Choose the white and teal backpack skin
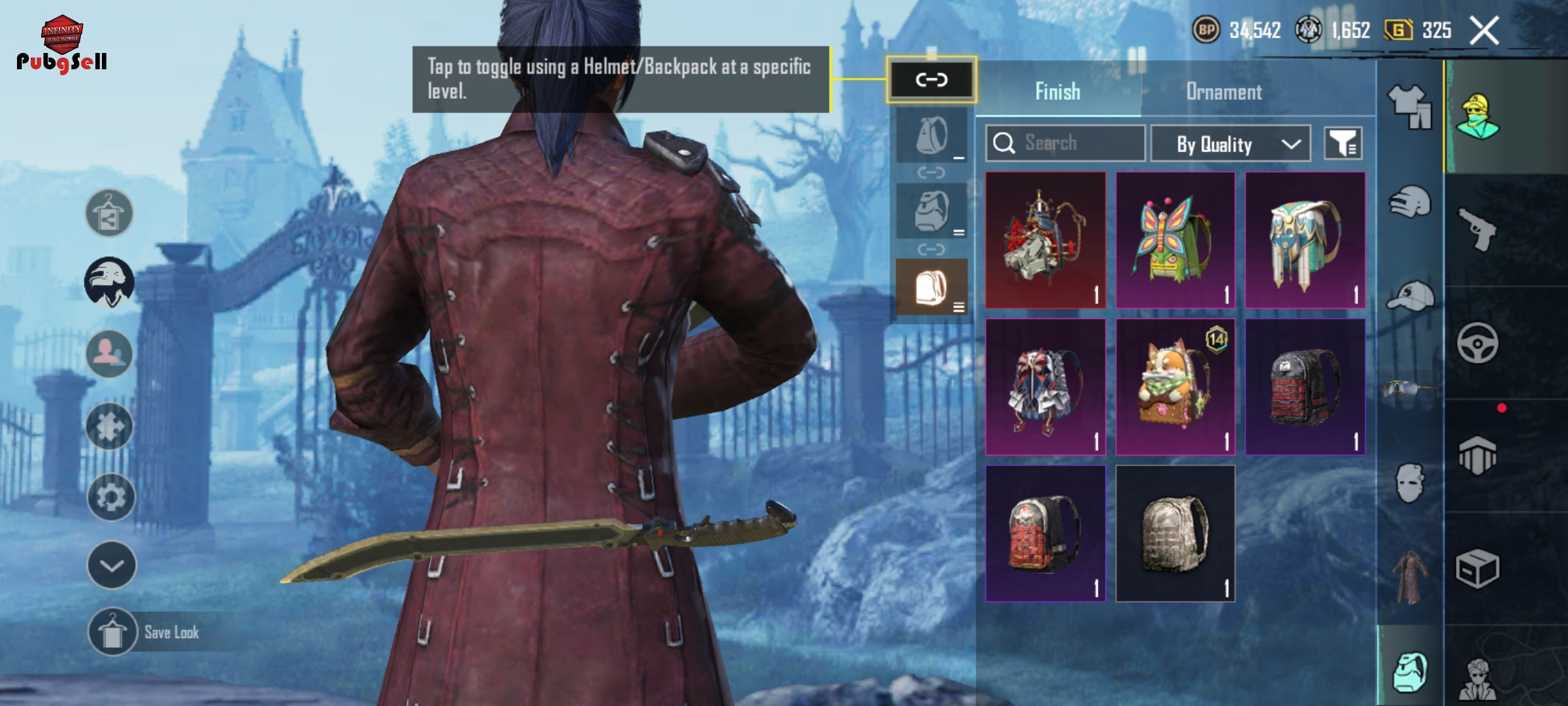 (x=1305, y=241)
